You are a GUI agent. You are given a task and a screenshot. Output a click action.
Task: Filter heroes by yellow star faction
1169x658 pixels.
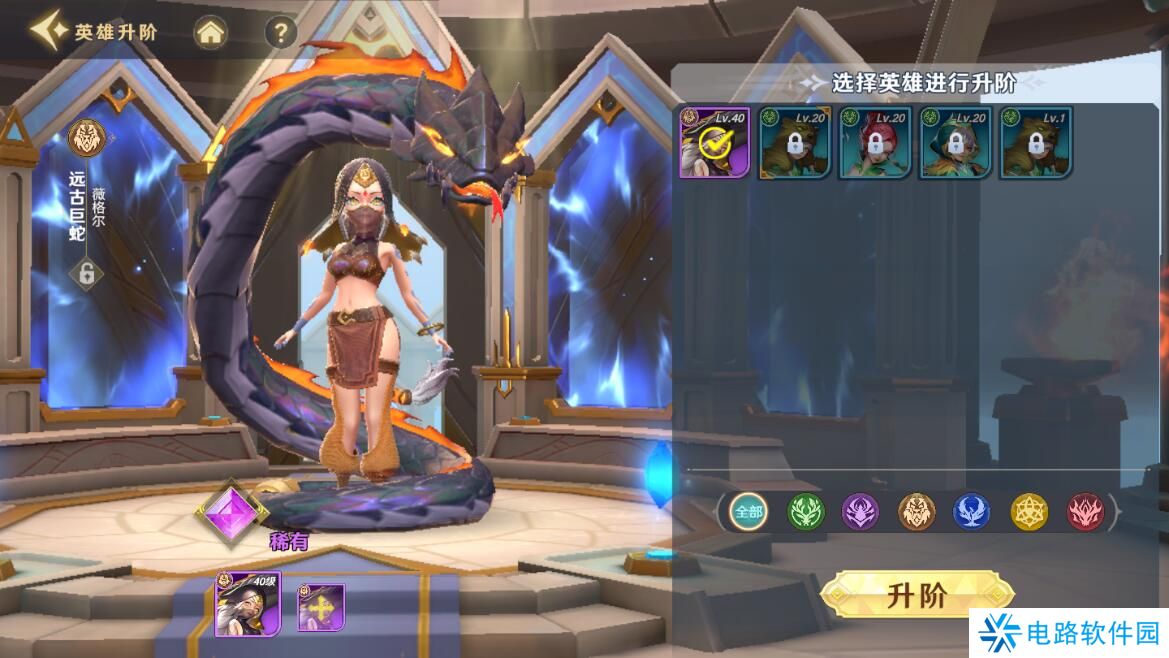point(1028,512)
